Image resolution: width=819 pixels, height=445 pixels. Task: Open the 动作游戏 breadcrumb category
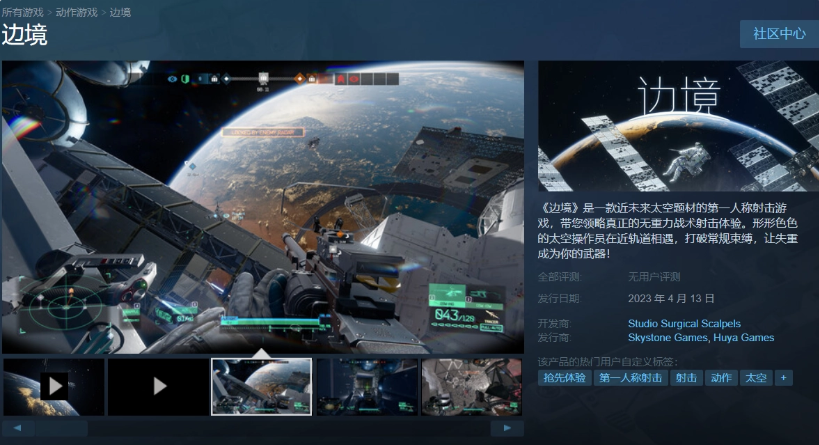pos(78,12)
